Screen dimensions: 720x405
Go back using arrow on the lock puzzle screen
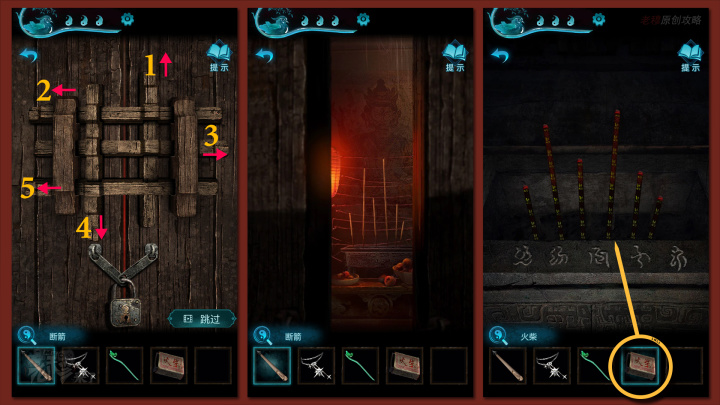click(x=29, y=55)
